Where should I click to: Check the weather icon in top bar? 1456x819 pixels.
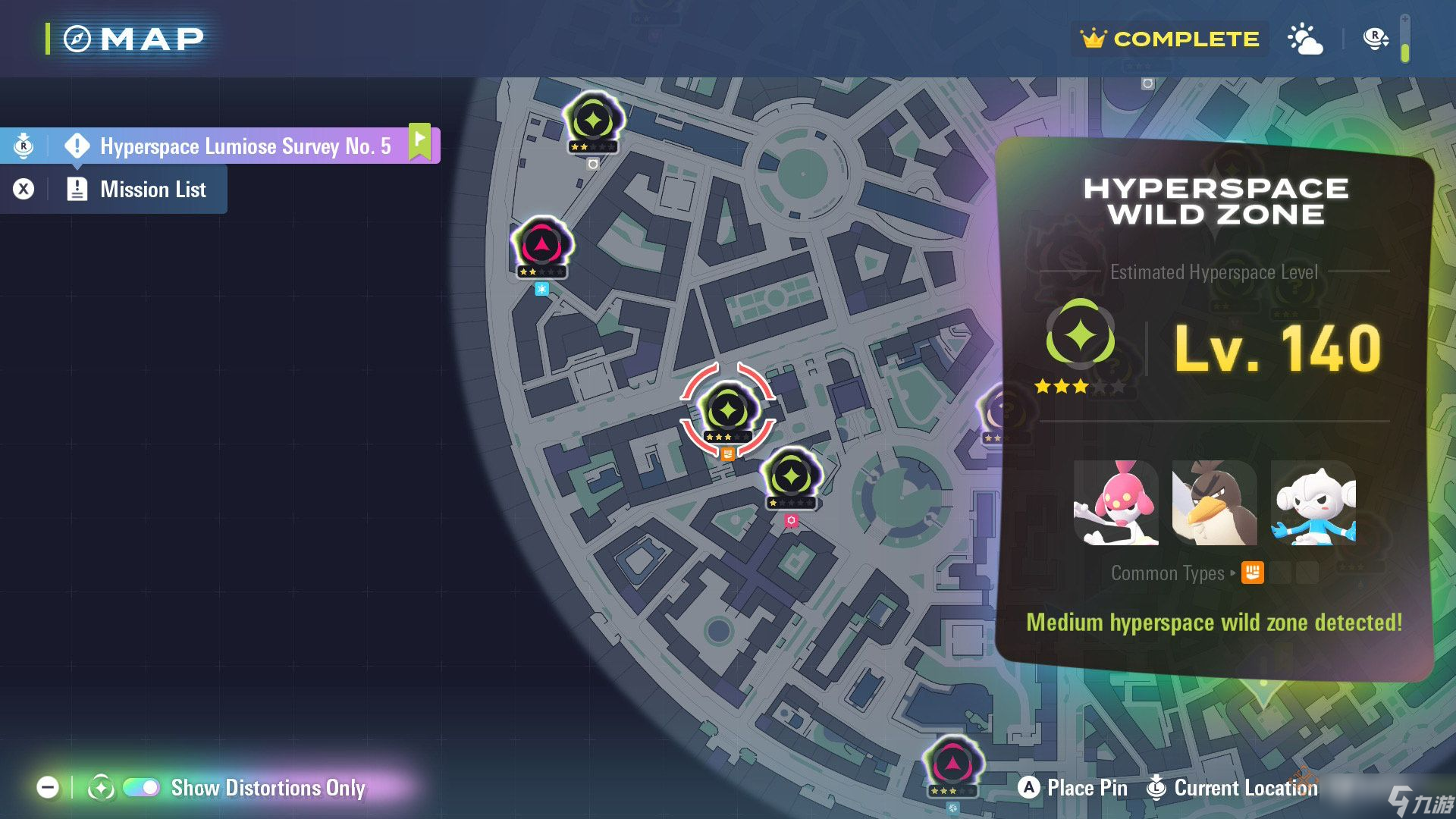tap(1305, 39)
